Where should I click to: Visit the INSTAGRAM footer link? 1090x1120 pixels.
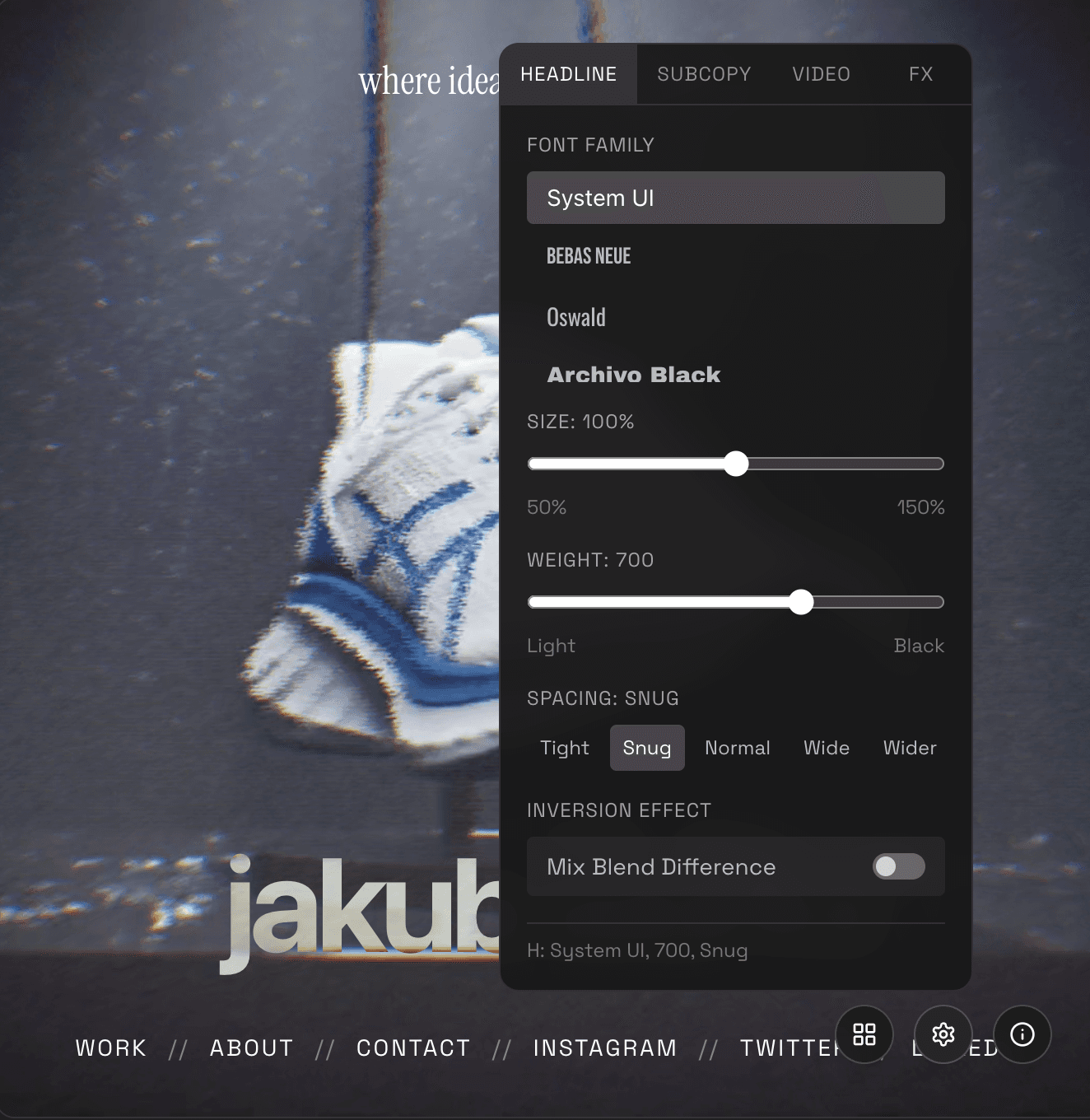[x=605, y=1048]
